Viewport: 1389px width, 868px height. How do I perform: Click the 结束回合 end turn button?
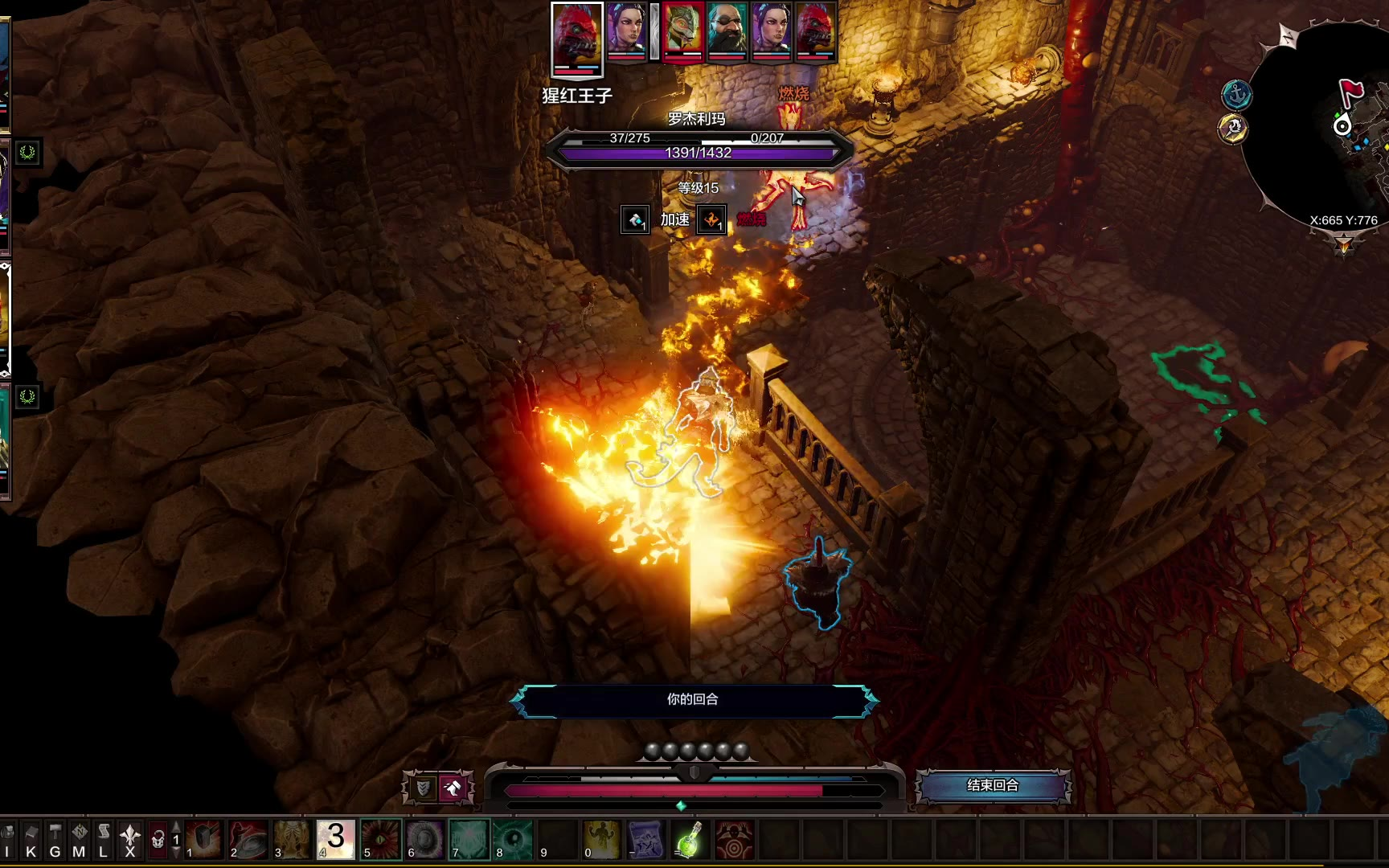[x=993, y=785]
